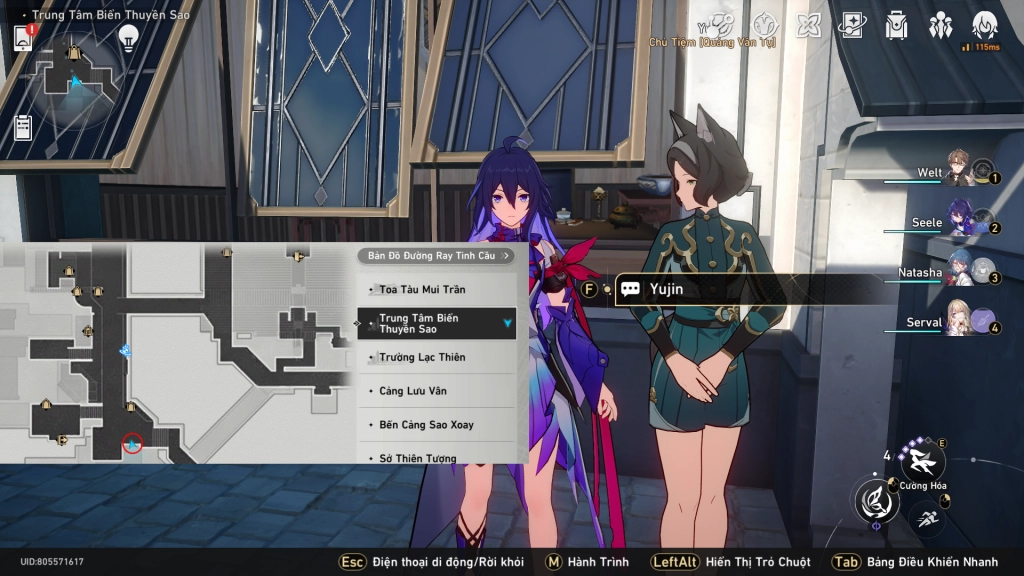Choose Trường Lạc Thiên from the location list

[436, 357]
